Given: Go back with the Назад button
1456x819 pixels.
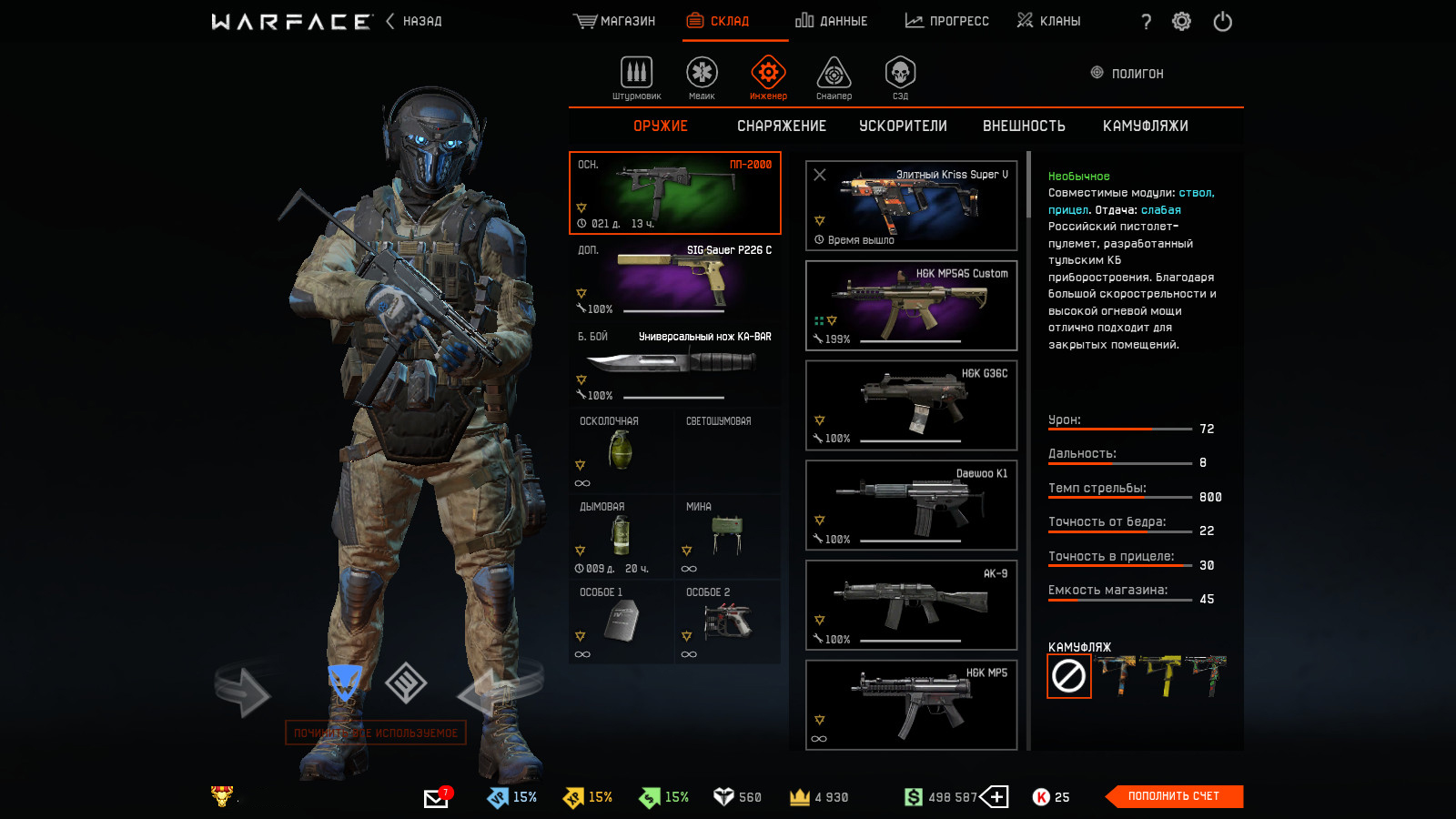Looking at the screenshot, I should [x=415, y=21].
